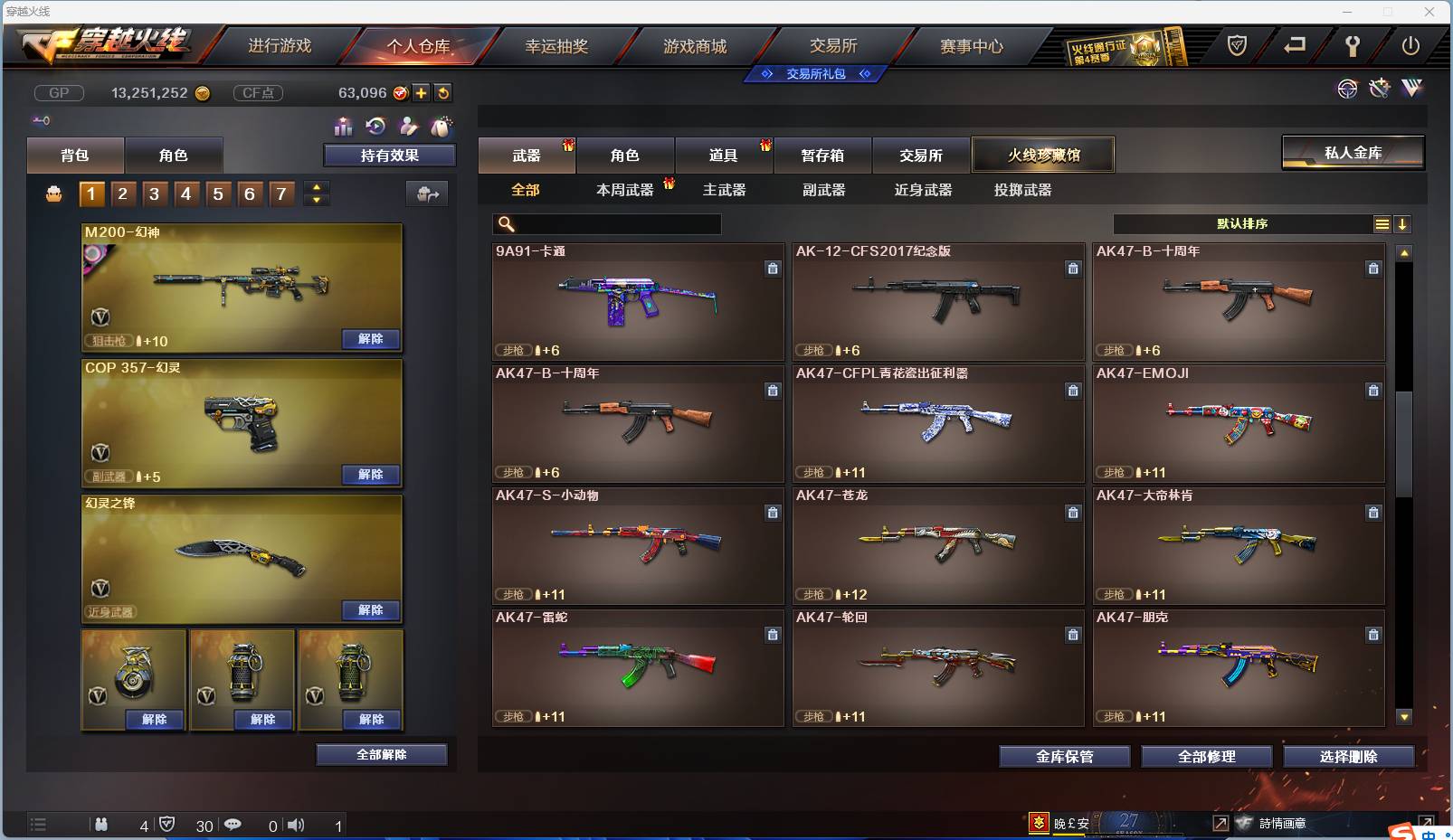Click the 全部解除 button
This screenshot has width=1453, height=840.
pyautogui.click(x=381, y=754)
